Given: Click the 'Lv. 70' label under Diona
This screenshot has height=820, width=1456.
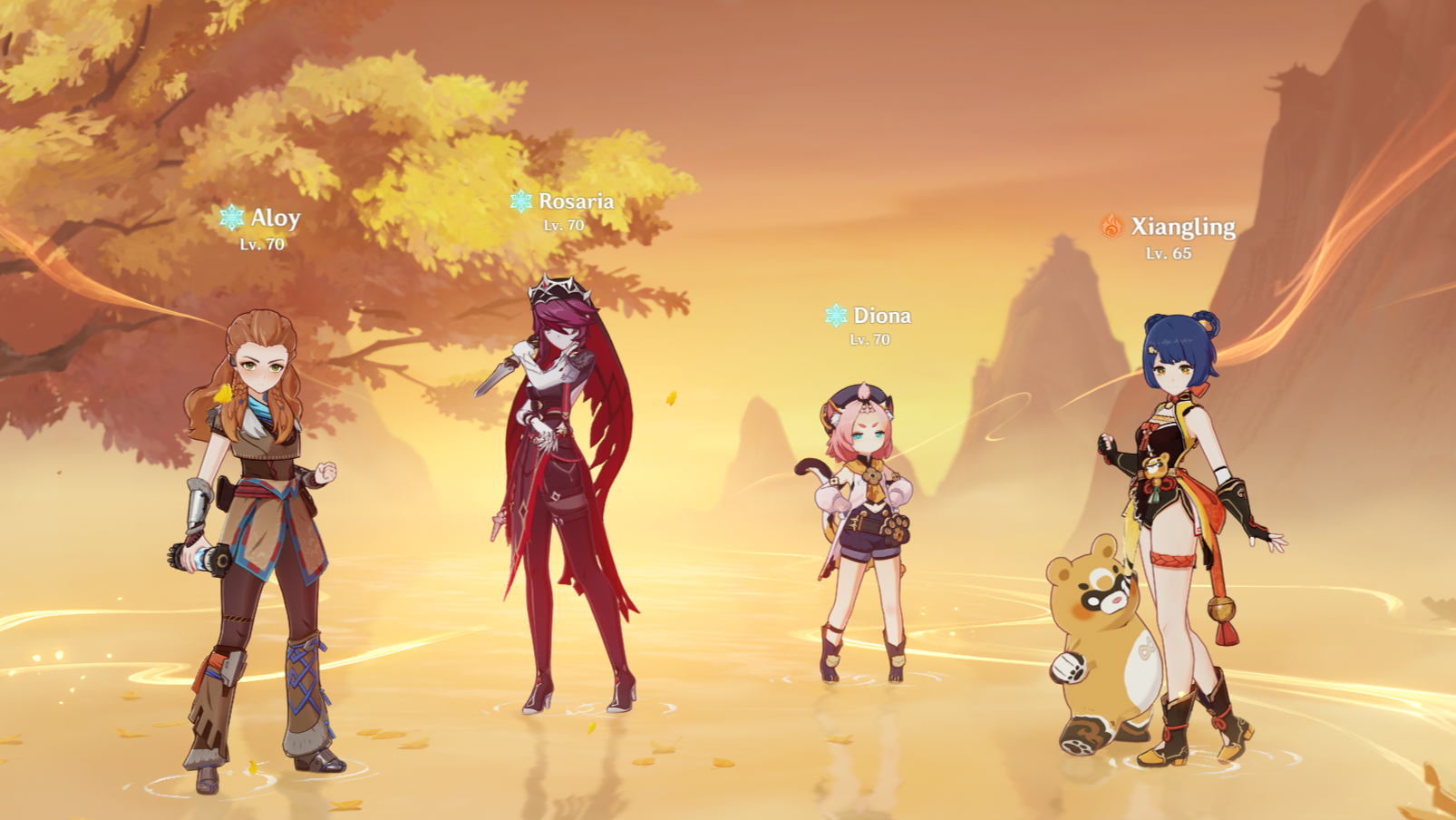Looking at the screenshot, I should pyautogui.click(x=869, y=341).
